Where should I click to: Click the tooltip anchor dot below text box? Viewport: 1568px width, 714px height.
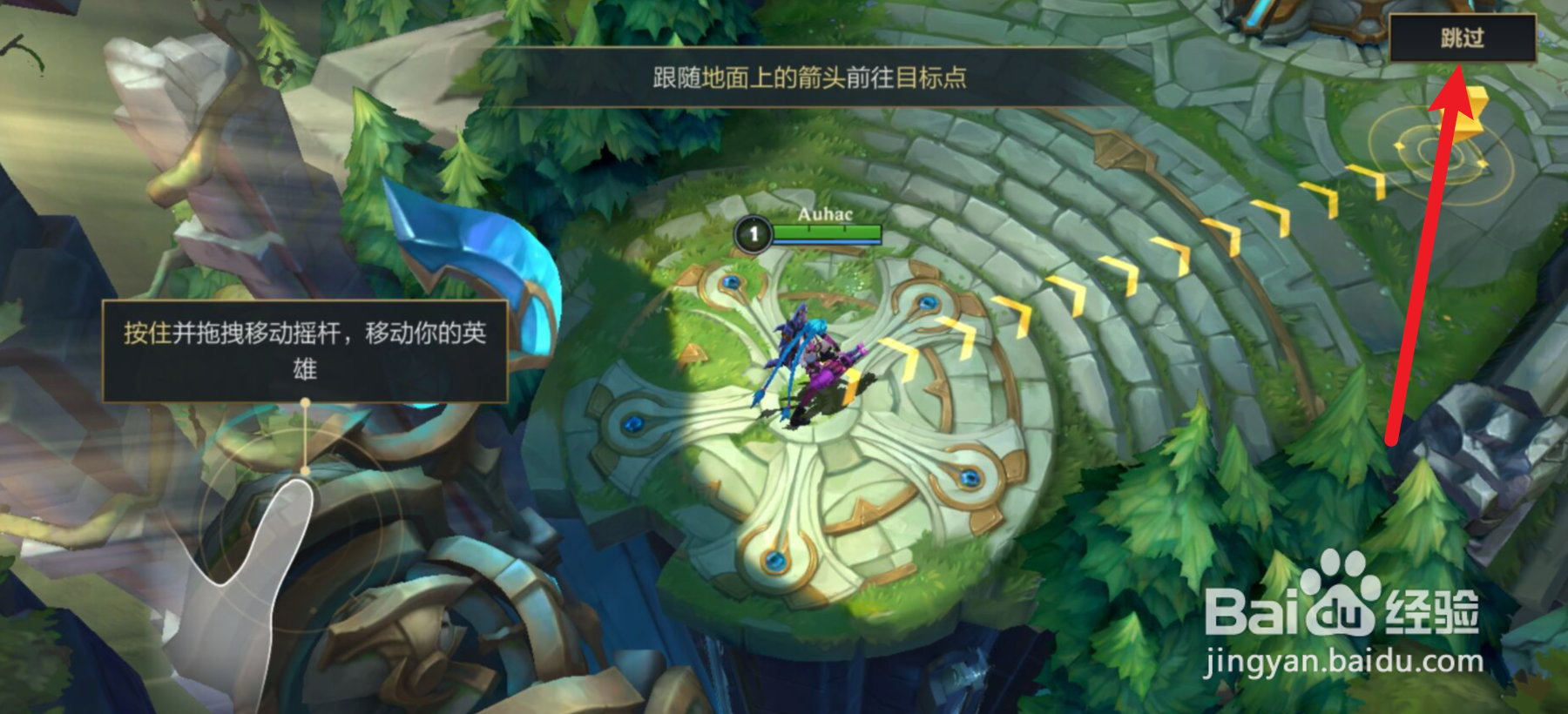coord(304,402)
